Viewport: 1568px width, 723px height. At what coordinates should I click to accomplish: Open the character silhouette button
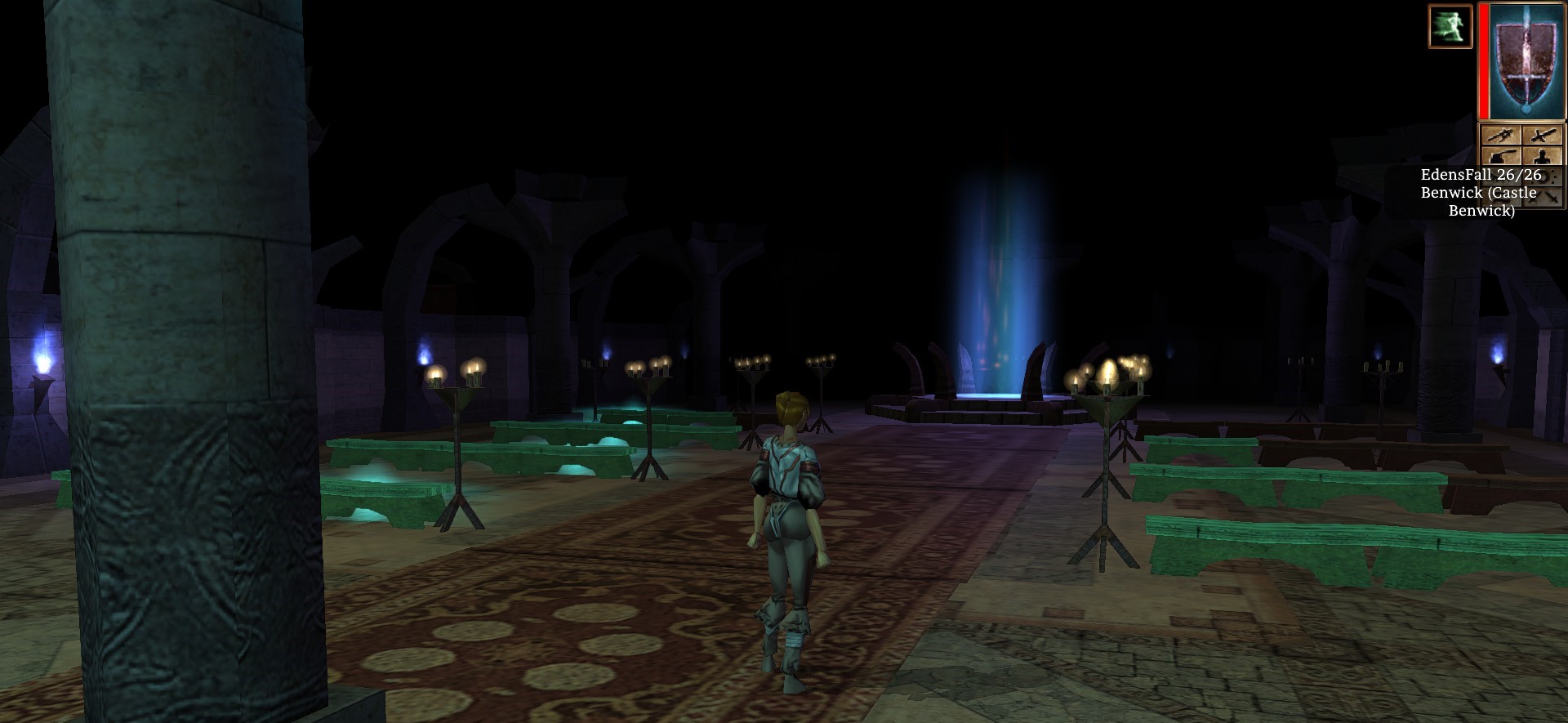click(x=1543, y=156)
